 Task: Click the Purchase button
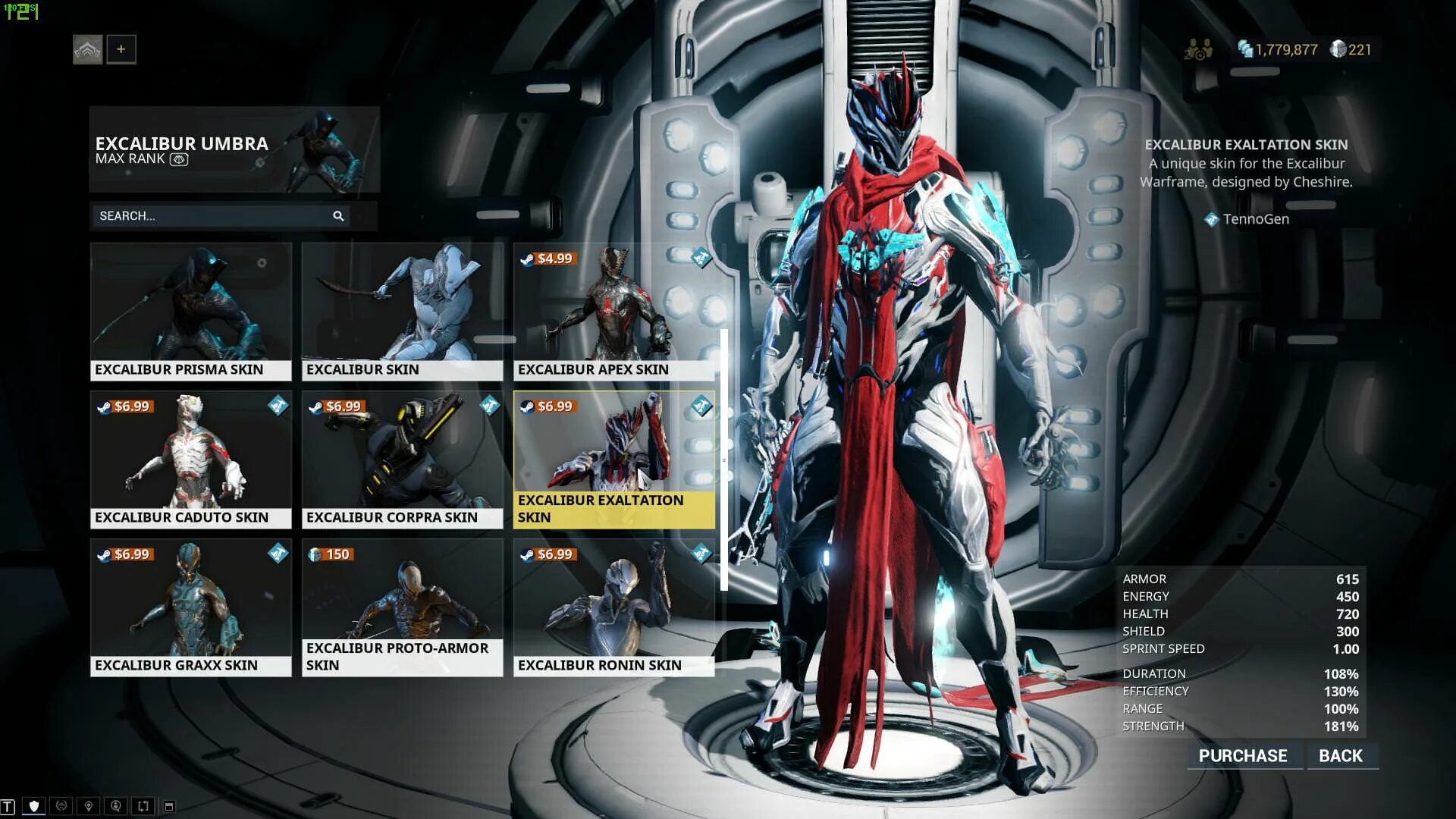click(1243, 756)
